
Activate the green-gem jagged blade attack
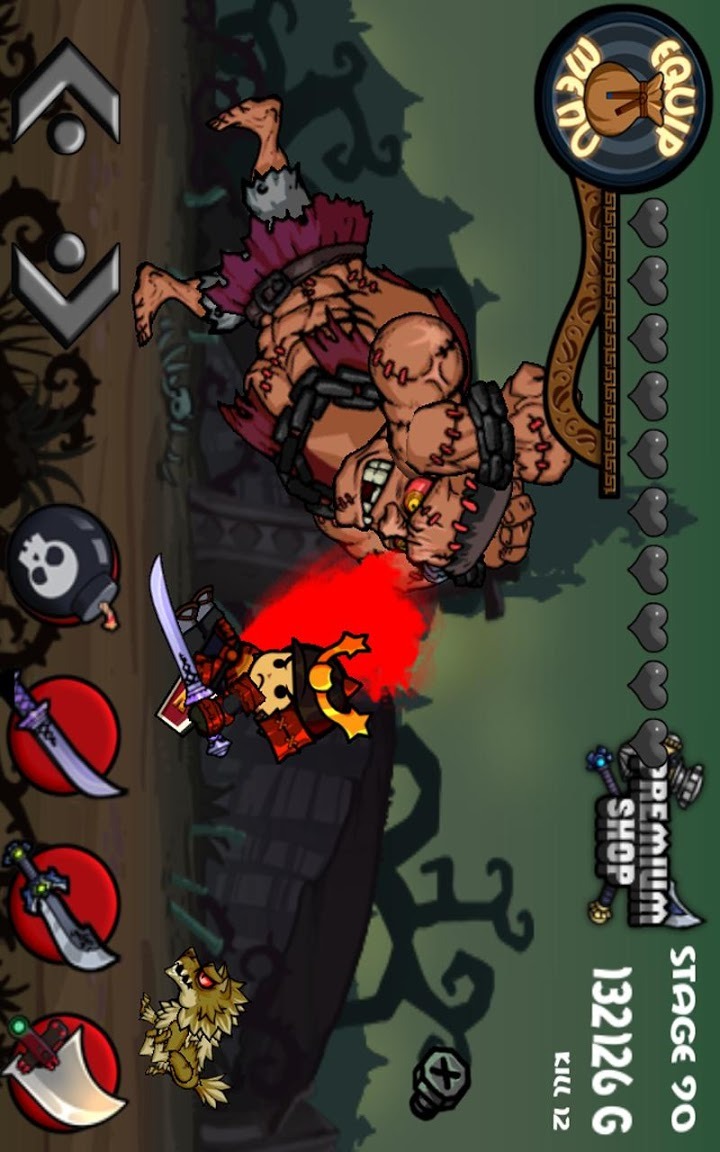click(64, 902)
